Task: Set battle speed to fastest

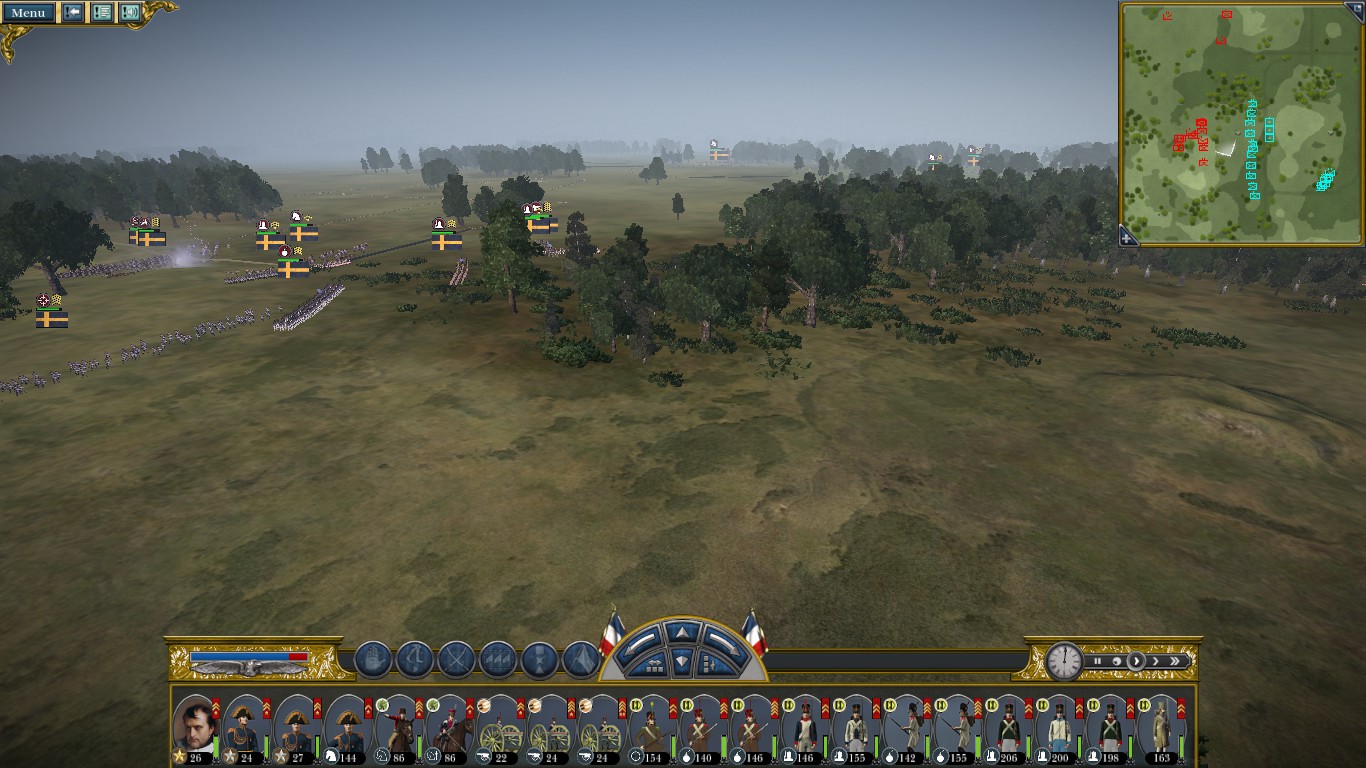Action: [x=1175, y=661]
